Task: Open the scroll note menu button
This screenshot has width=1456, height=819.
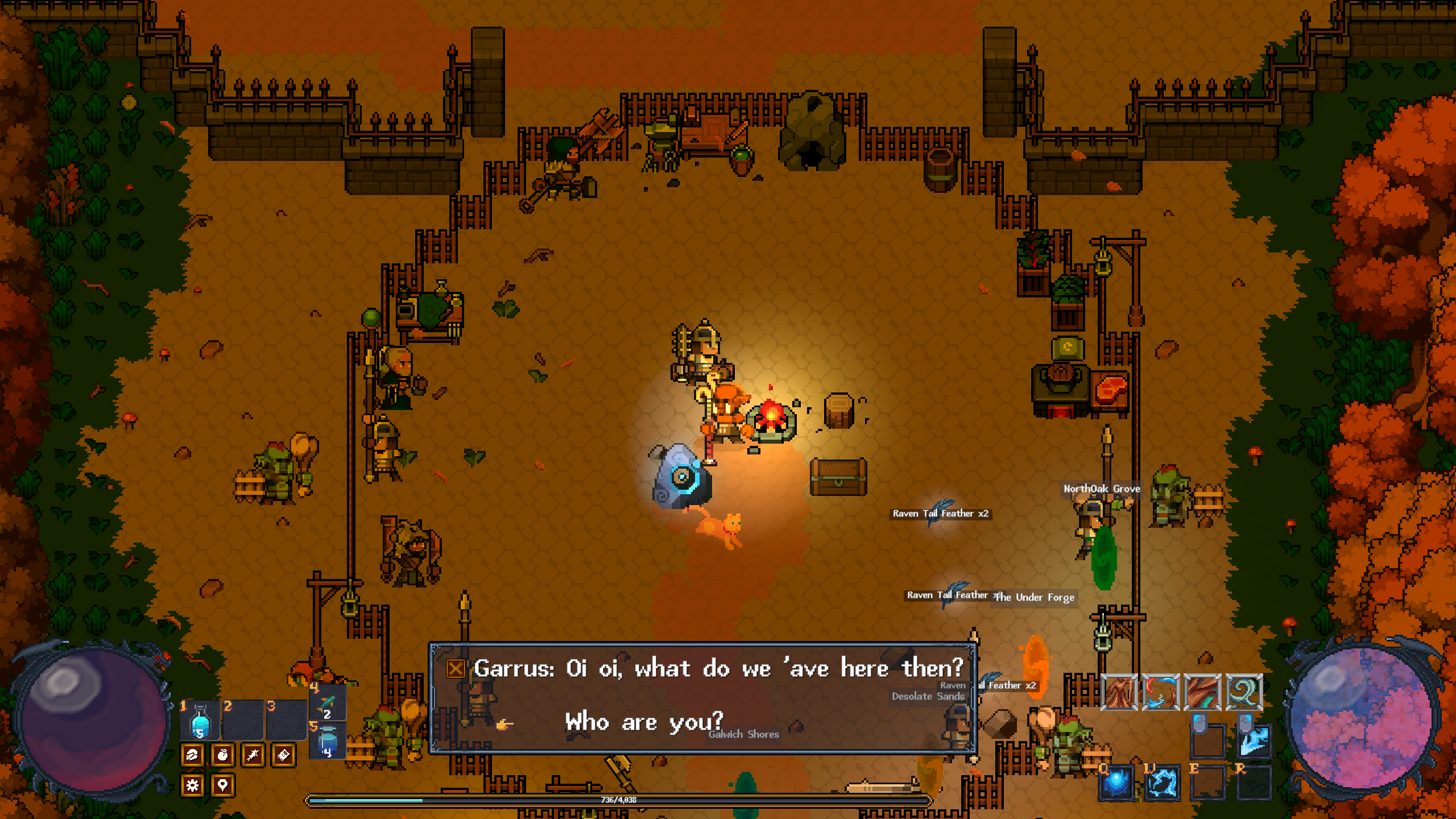Action: pos(283,755)
